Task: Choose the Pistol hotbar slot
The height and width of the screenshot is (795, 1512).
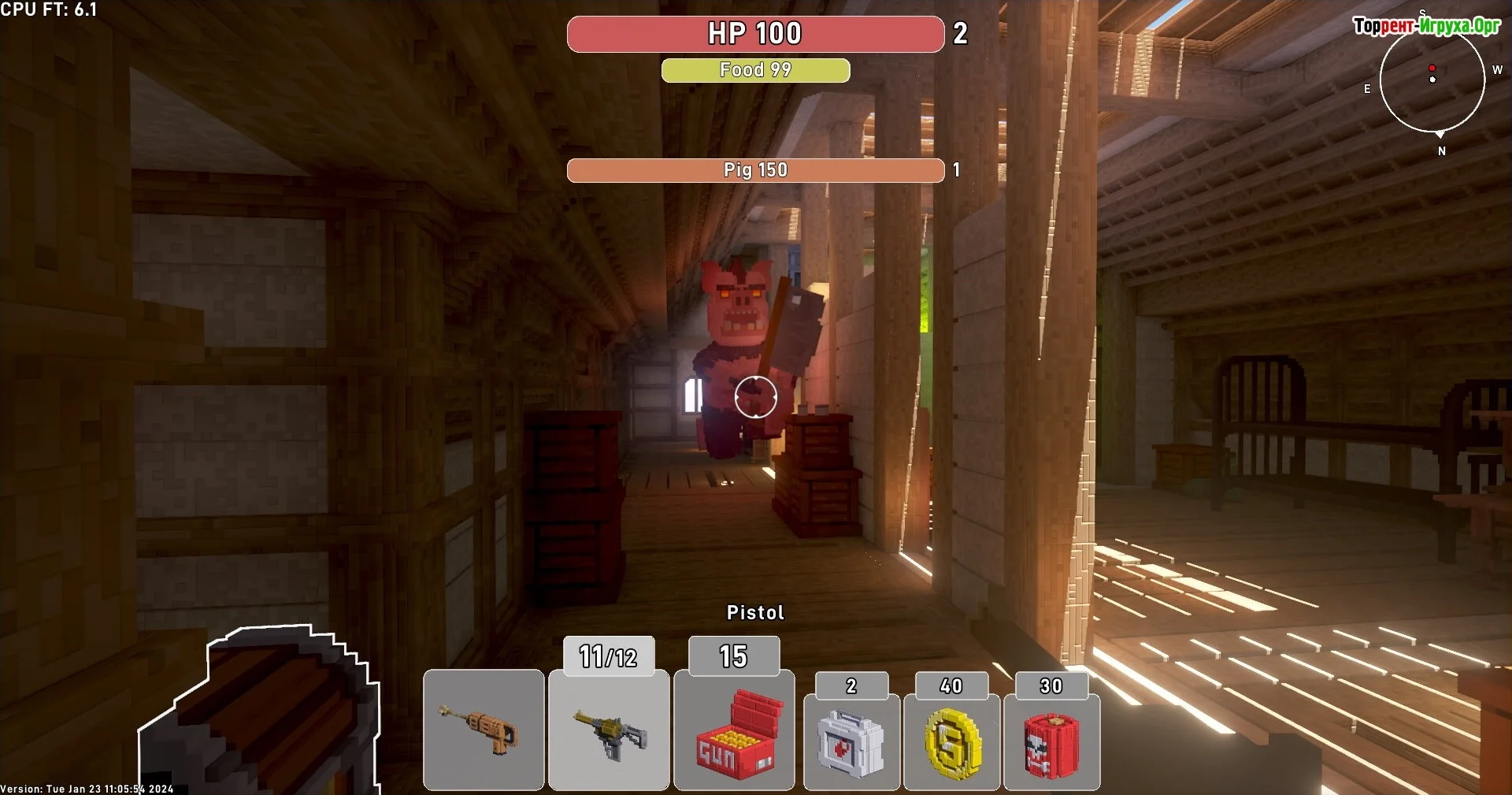Action: coord(609,730)
